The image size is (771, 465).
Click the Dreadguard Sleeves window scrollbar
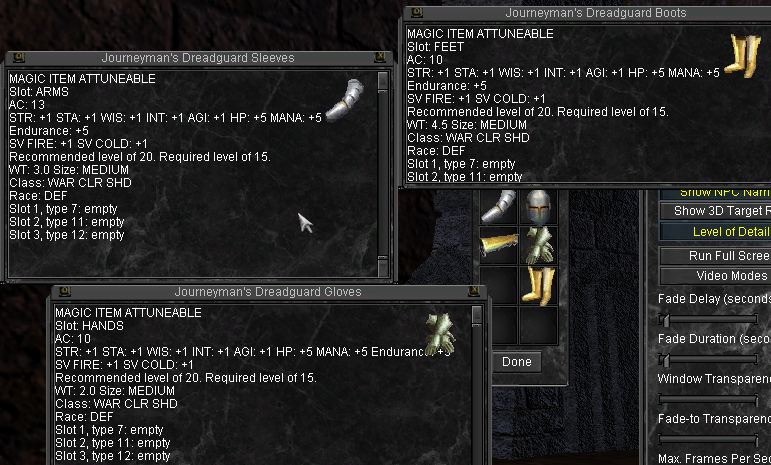(x=383, y=170)
